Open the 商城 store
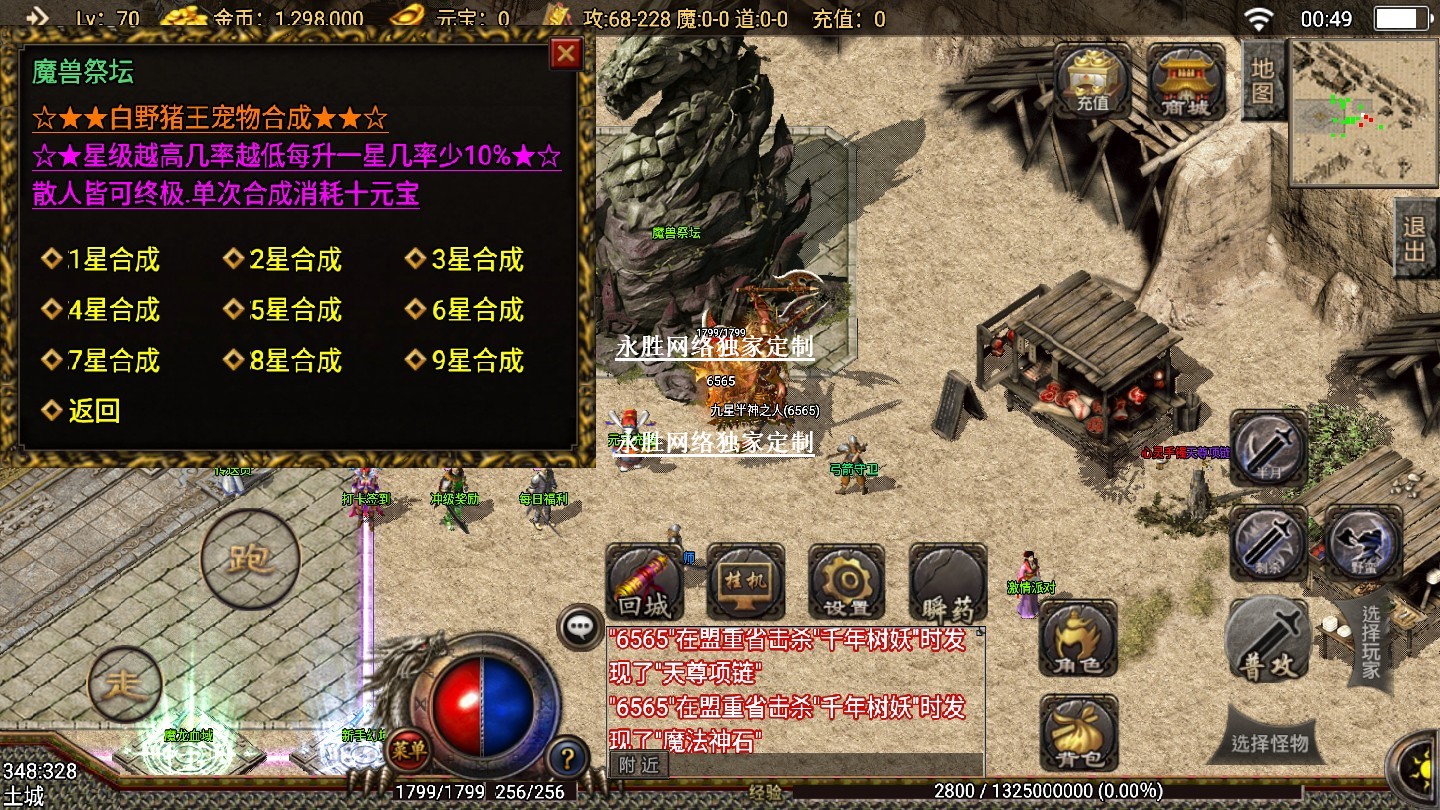Image resolution: width=1440 pixels, height=810 pixels. (x=1186, y=80)
